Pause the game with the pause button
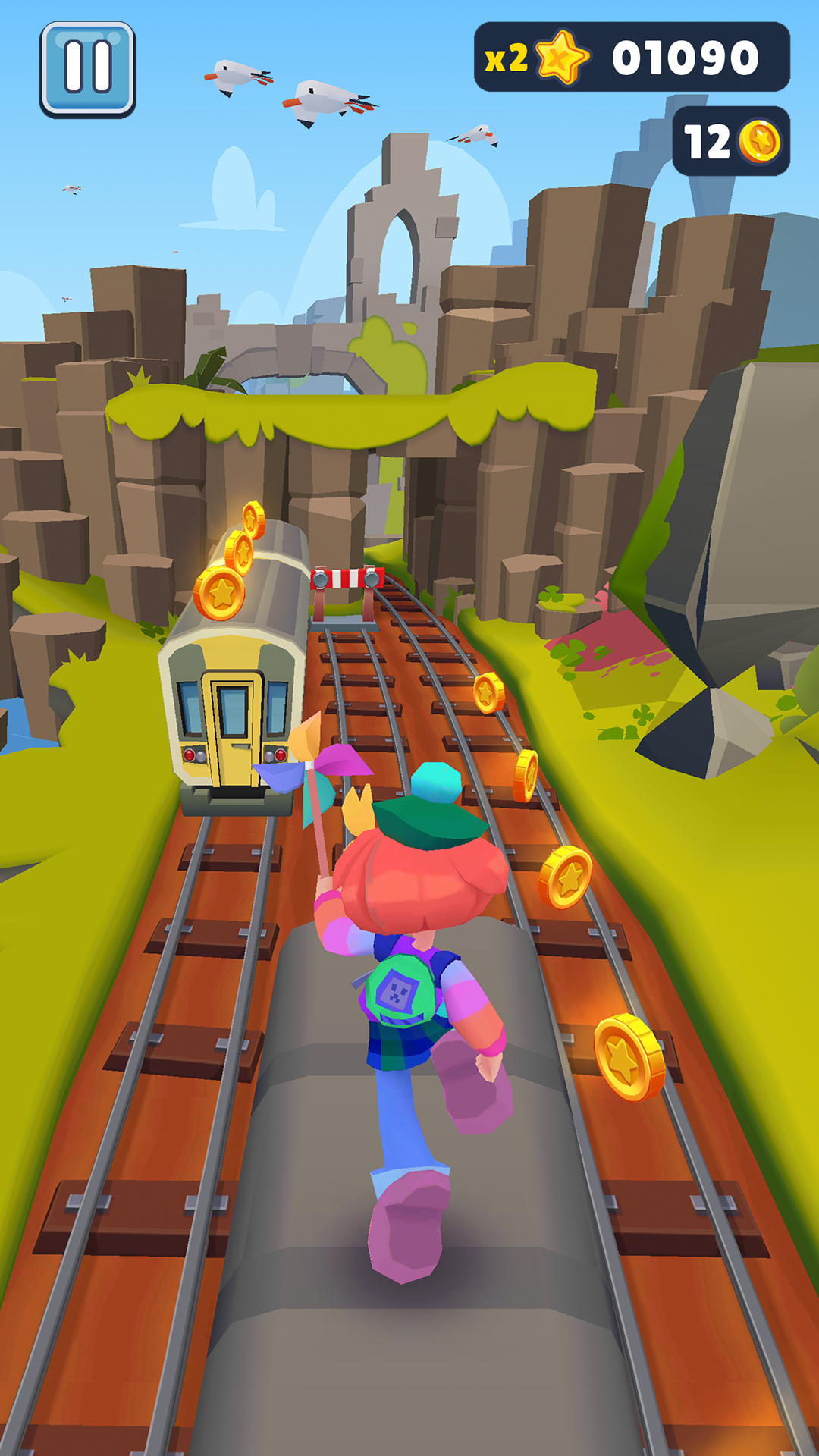The width and height of the screenshot is (819, 1456). (x=88, y=69)
